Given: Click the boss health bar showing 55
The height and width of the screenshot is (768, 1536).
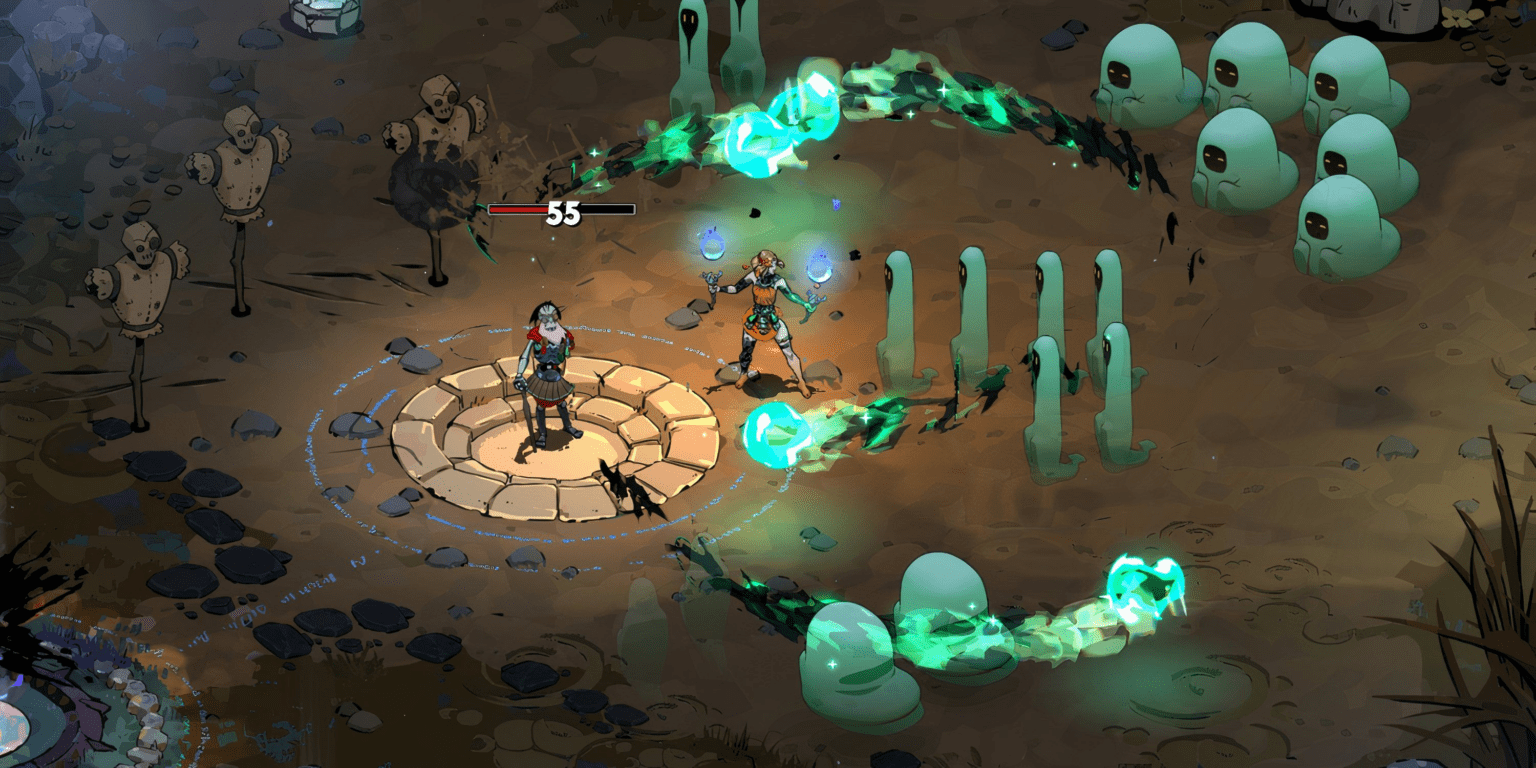Looking at the screenshot, I should [561, 211].
